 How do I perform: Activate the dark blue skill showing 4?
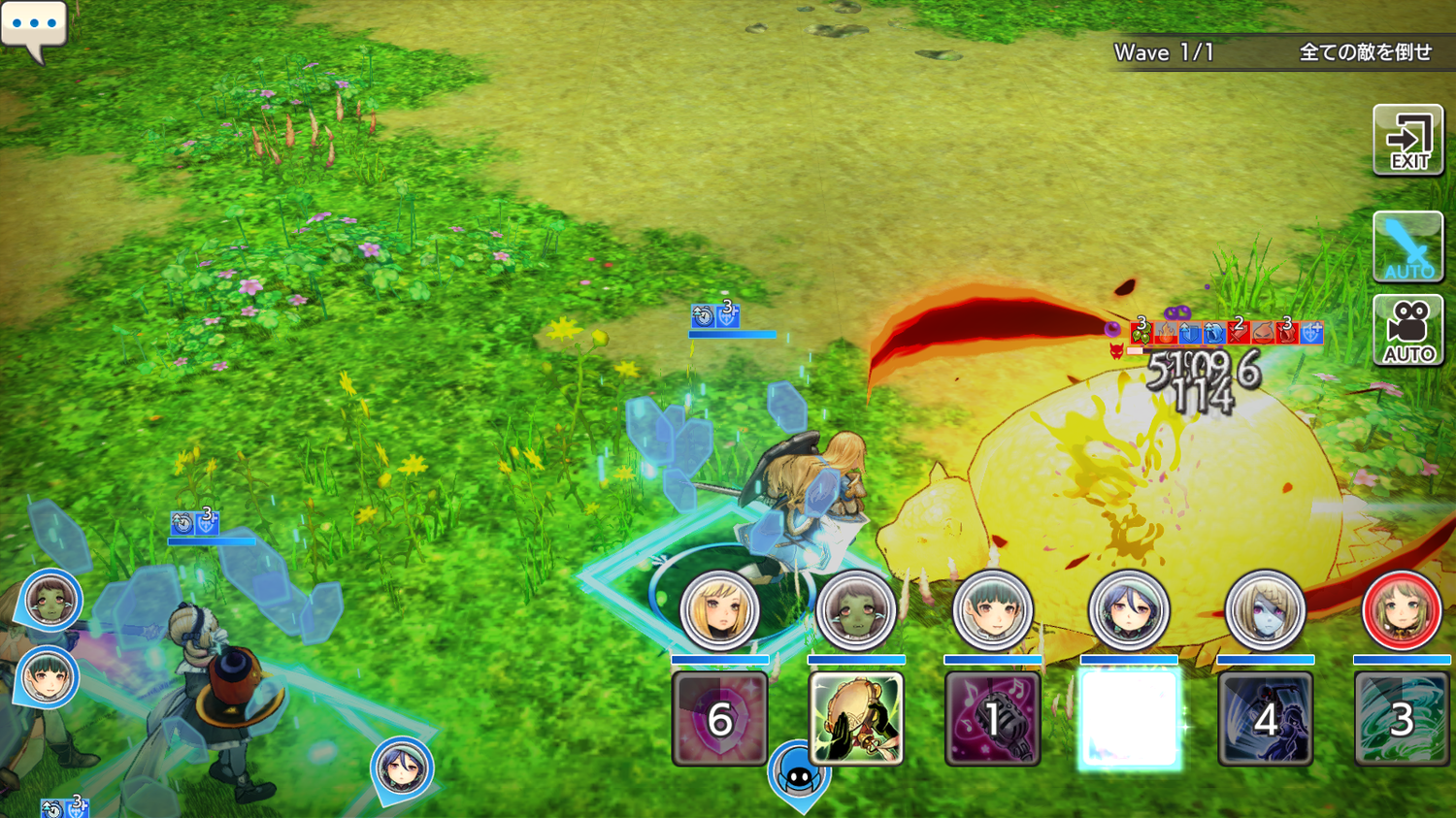coord(1265,719)
